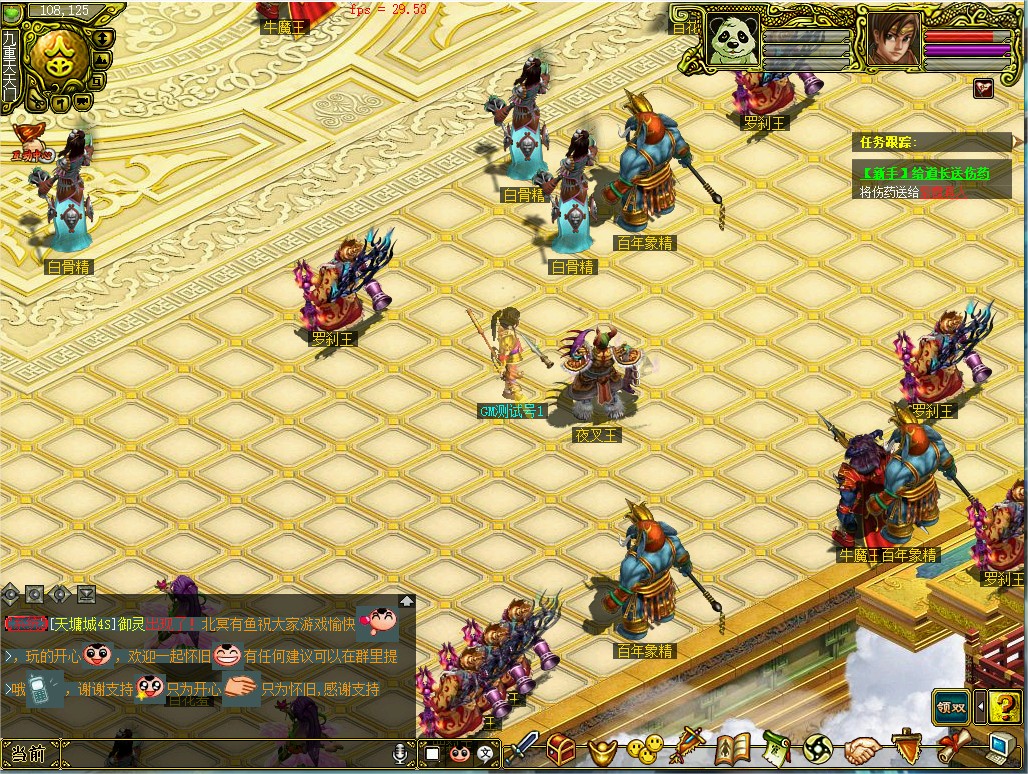Open the yellow question mark help button
The height and width of the screenshot is (774, 1028).
pos(1004,705)
